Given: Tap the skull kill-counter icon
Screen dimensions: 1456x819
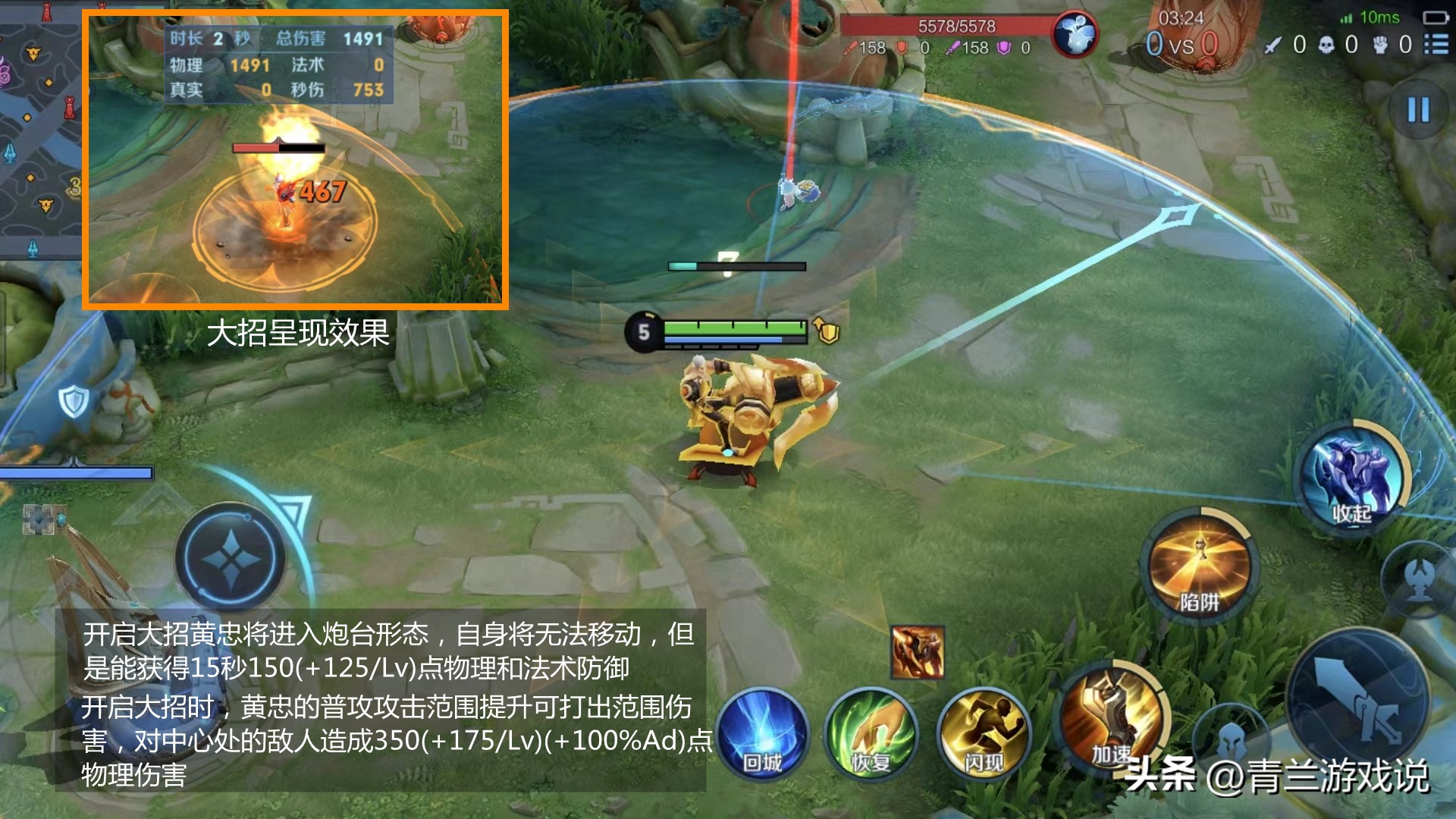Looking at the screenshot, I should point(1326,45).
